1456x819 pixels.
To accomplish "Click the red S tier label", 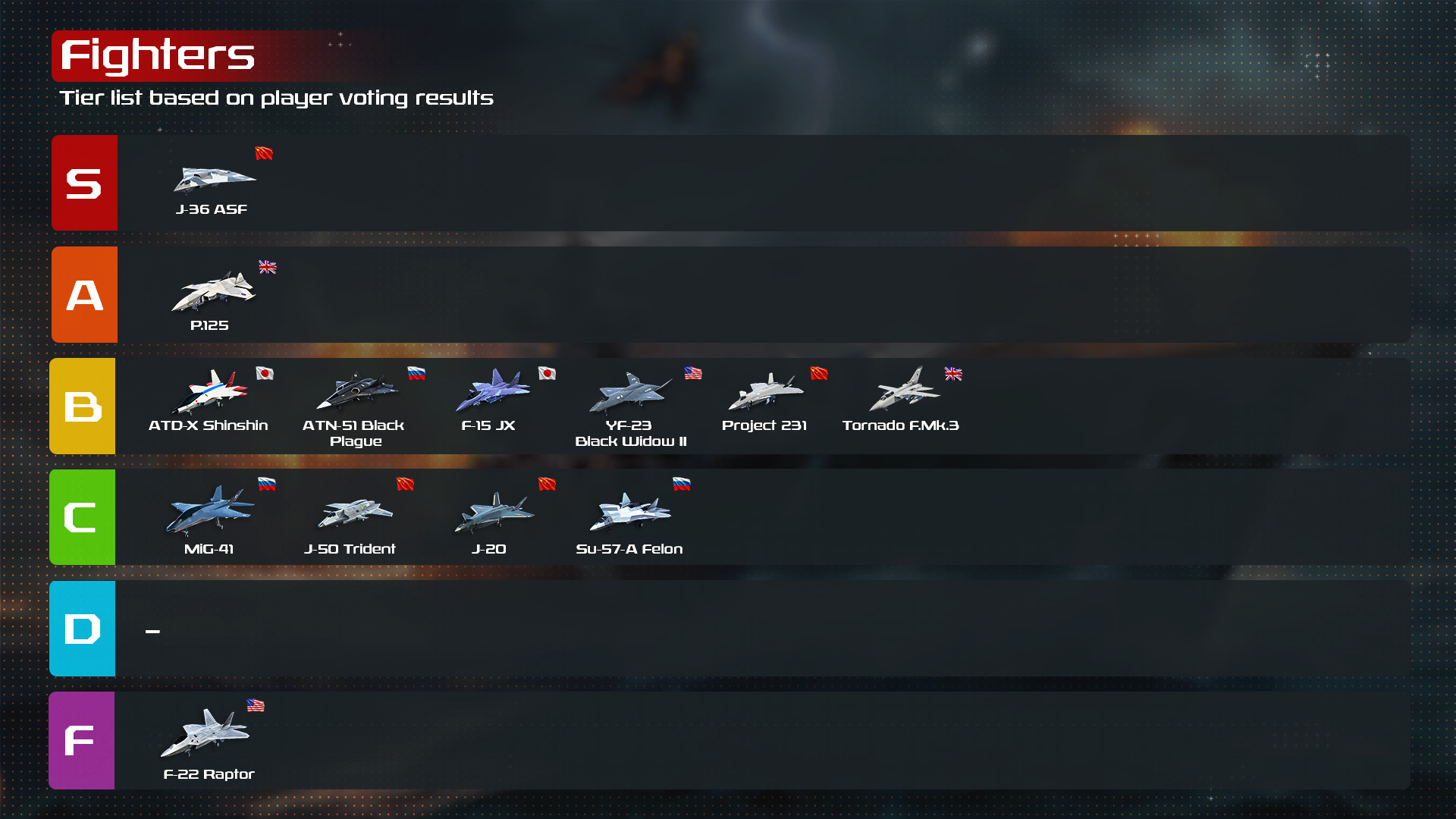I will (x=84, y=183).
